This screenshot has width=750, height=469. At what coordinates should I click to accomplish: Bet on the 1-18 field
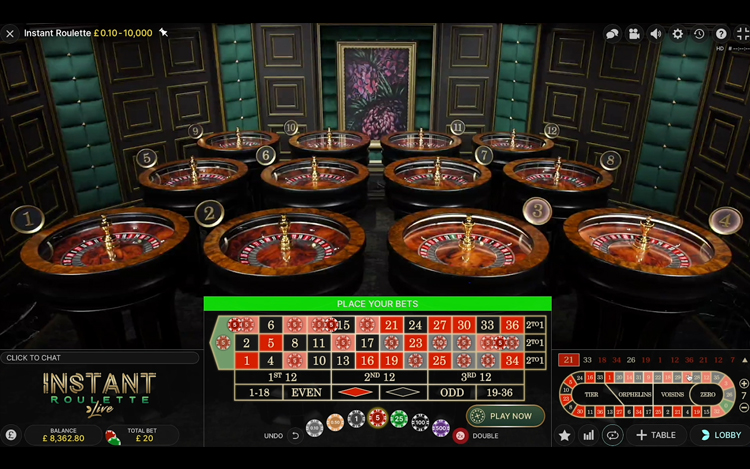click(258, 393)
